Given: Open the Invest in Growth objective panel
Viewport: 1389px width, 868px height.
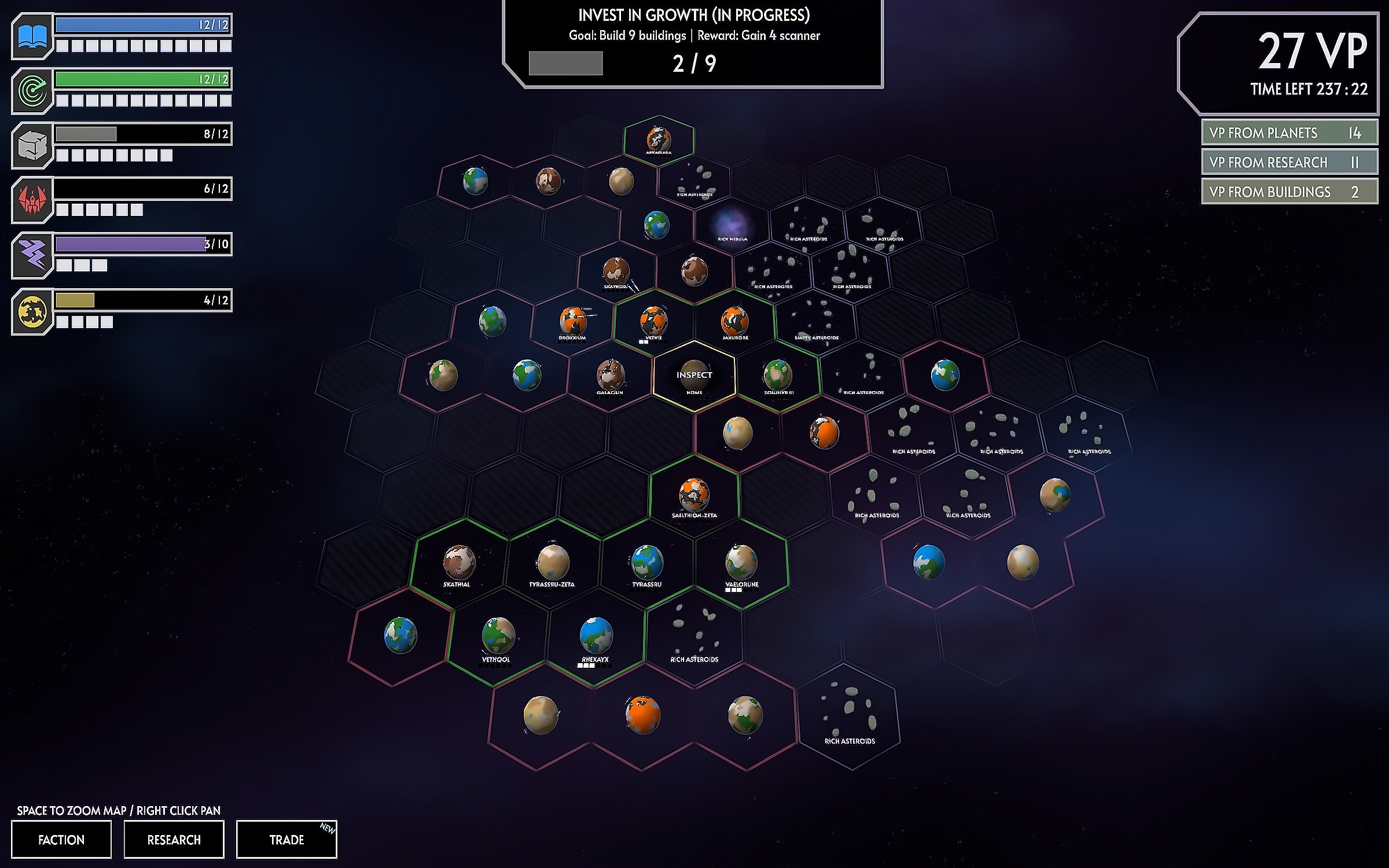Looking at the screenshot, I should coord(693,44).
